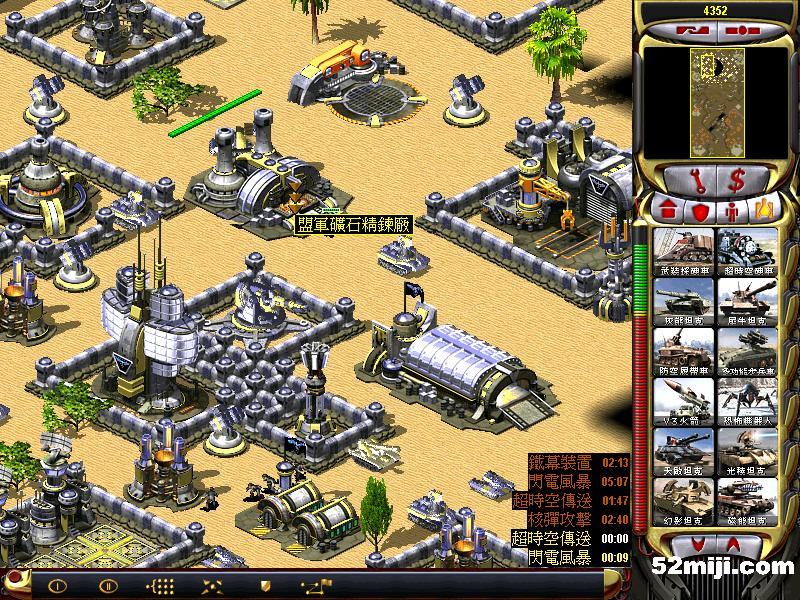Switch to the structures build tab

click(x=669, y=210)
